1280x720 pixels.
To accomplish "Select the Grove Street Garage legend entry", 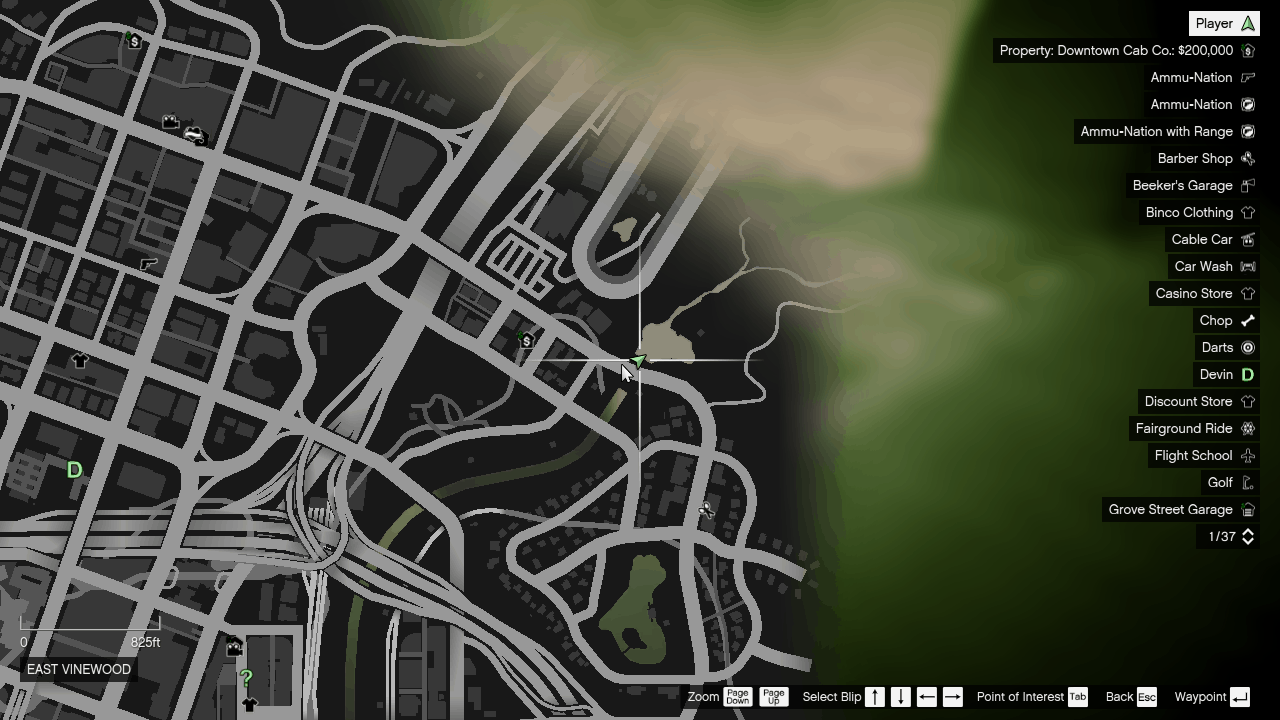I will pyautogui.click(x=1247, y=509).
